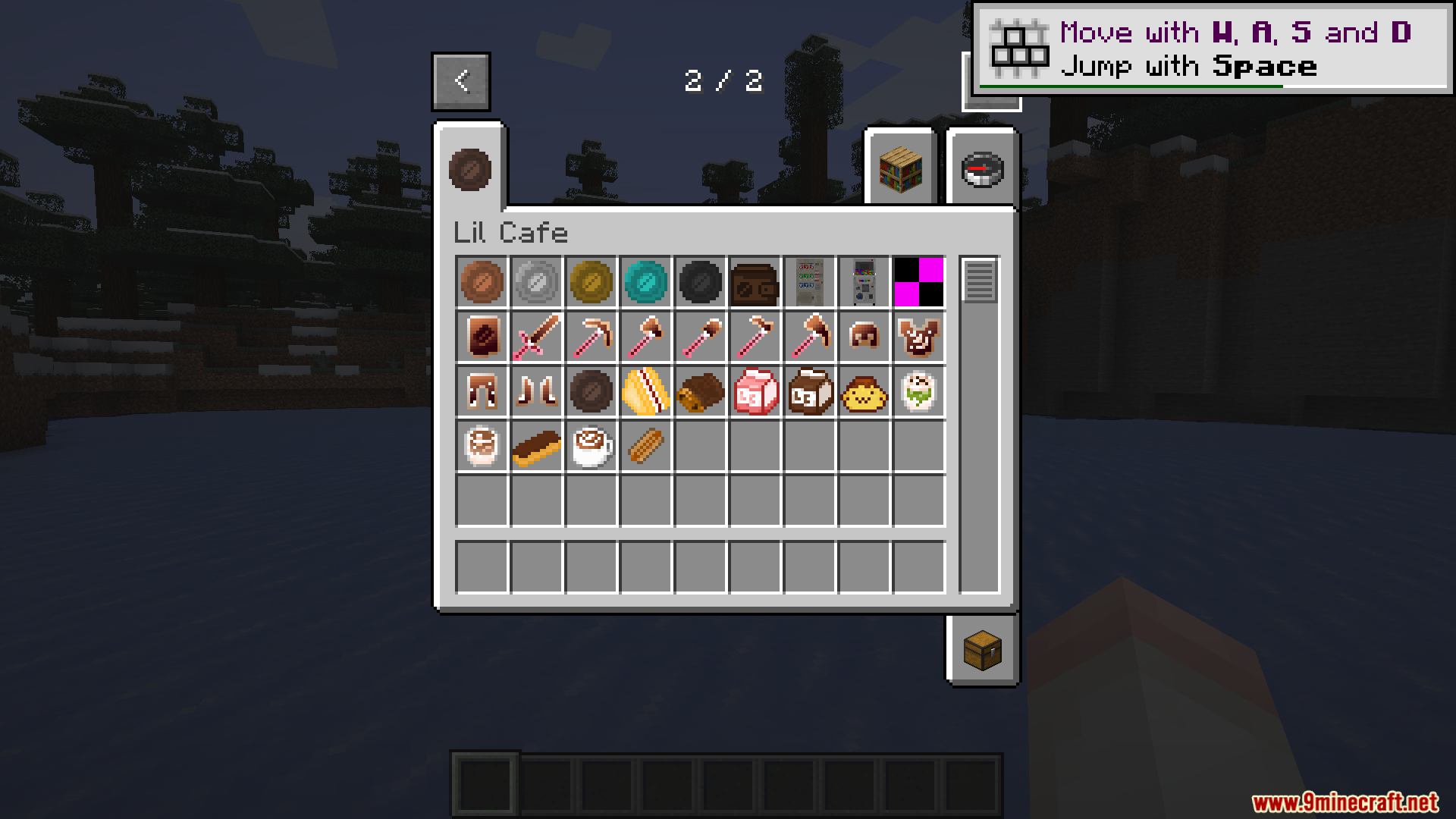1456x819 pixels.
Task: Grab the strawberry milk carton
Action: pyautogui.click(x=755, y=391)
